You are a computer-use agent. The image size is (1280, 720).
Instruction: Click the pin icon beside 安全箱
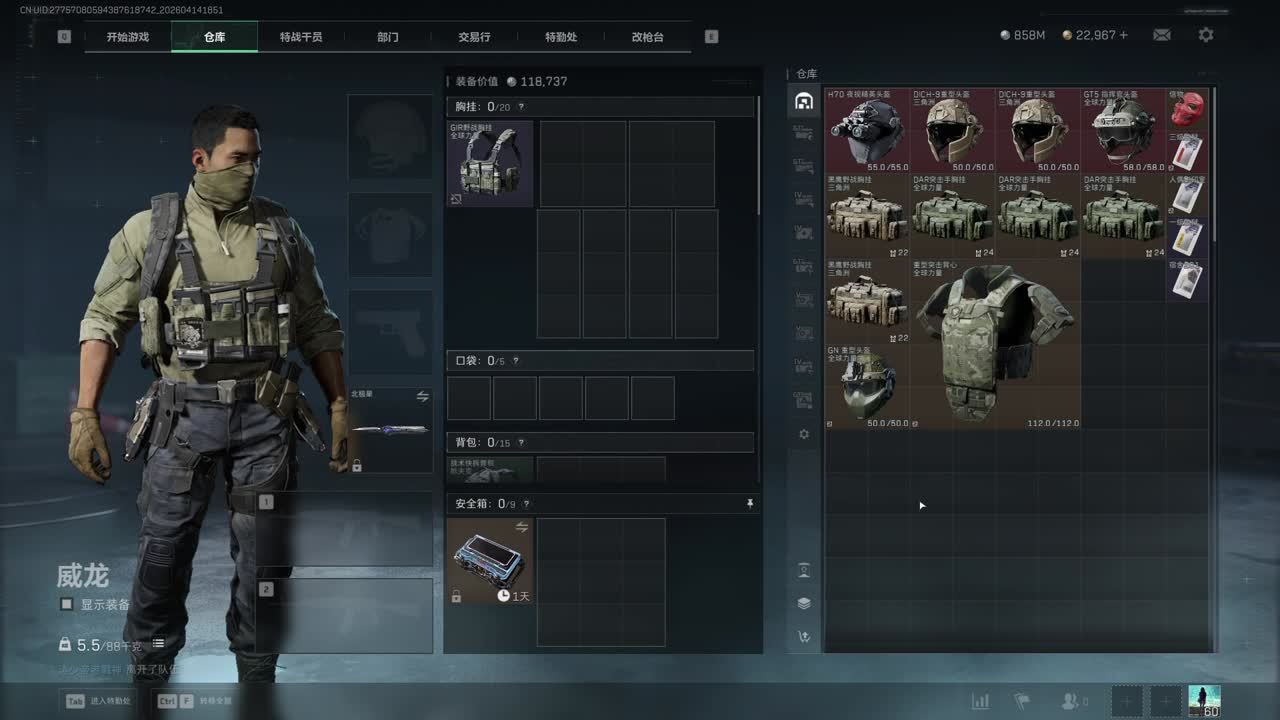(x=750, y=504)
